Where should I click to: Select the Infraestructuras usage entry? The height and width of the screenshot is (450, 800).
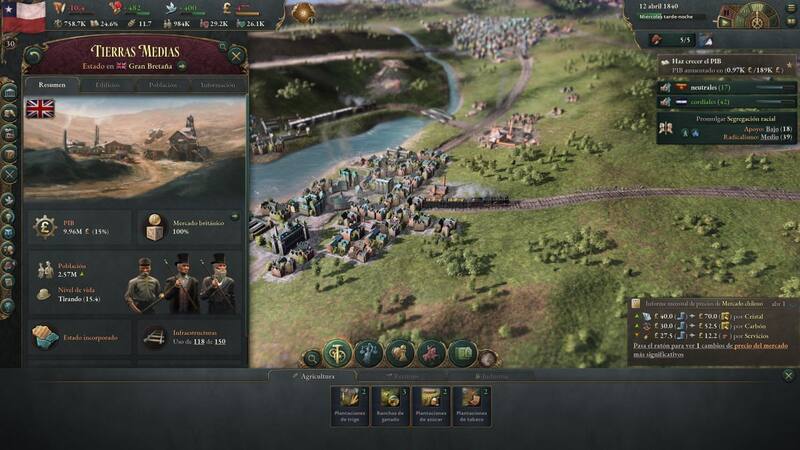(x=189, y=337)
